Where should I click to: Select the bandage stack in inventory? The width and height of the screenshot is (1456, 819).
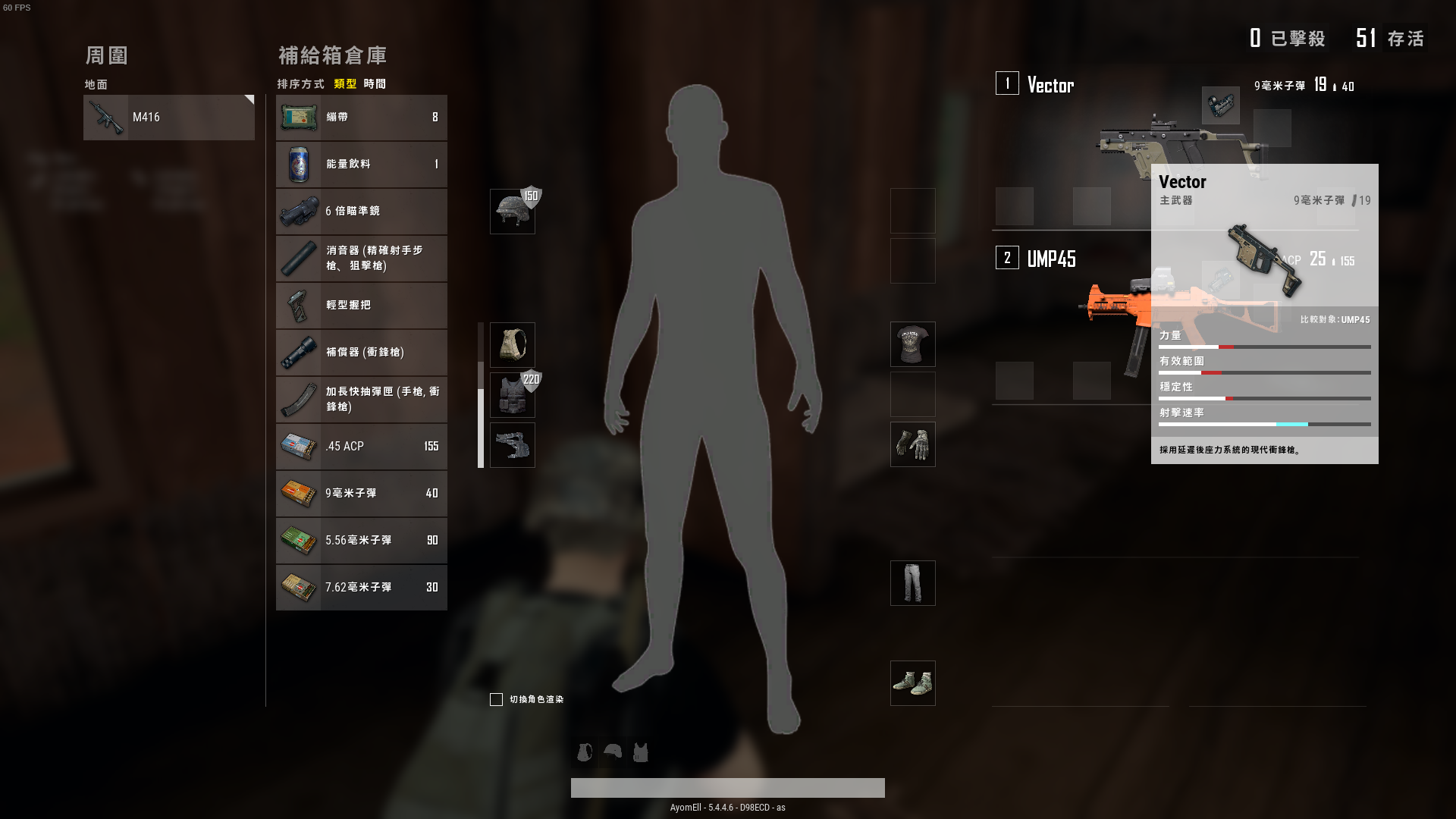[x=361, y=118]
